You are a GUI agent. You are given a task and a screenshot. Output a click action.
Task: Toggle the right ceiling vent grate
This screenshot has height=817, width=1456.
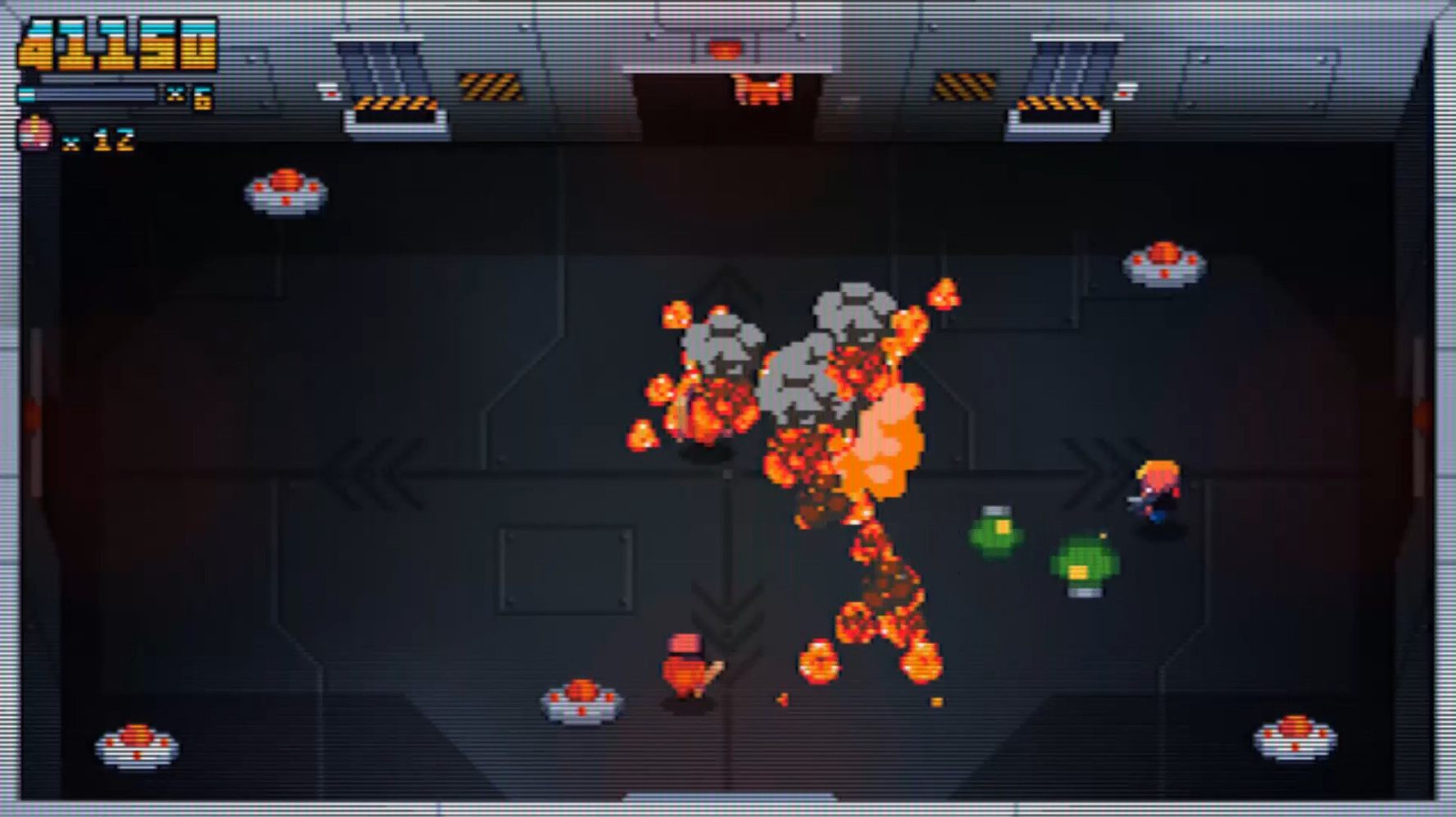pos(1074,70)
